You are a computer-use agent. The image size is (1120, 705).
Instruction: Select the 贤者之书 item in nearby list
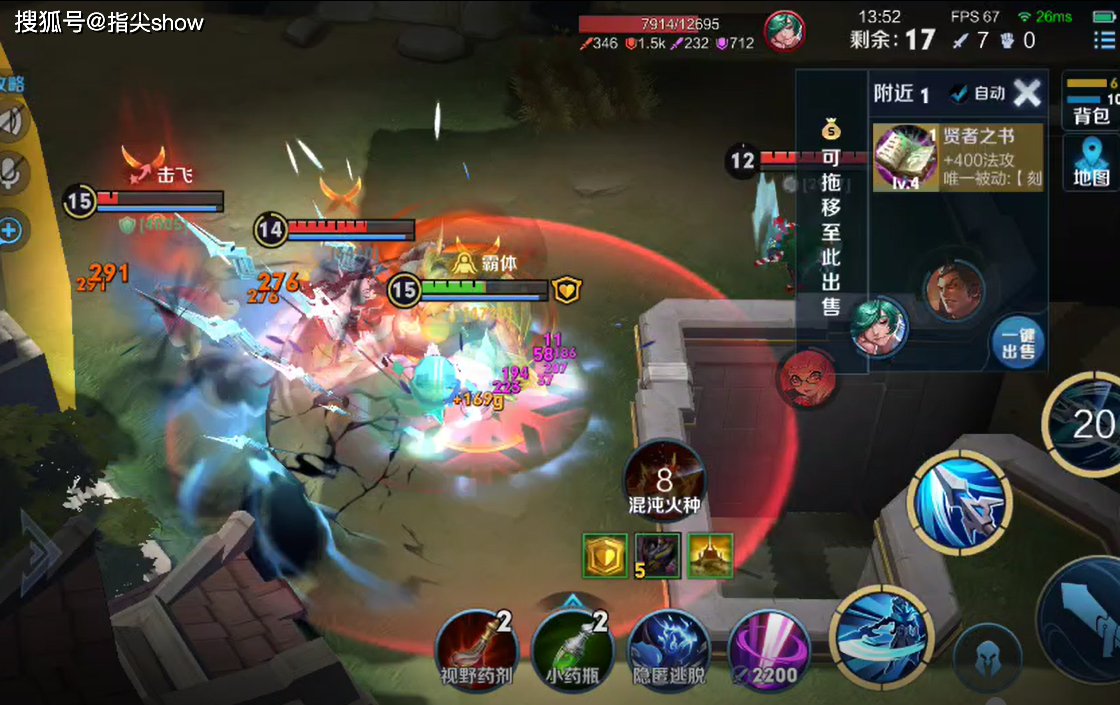[x=958, y=157]
